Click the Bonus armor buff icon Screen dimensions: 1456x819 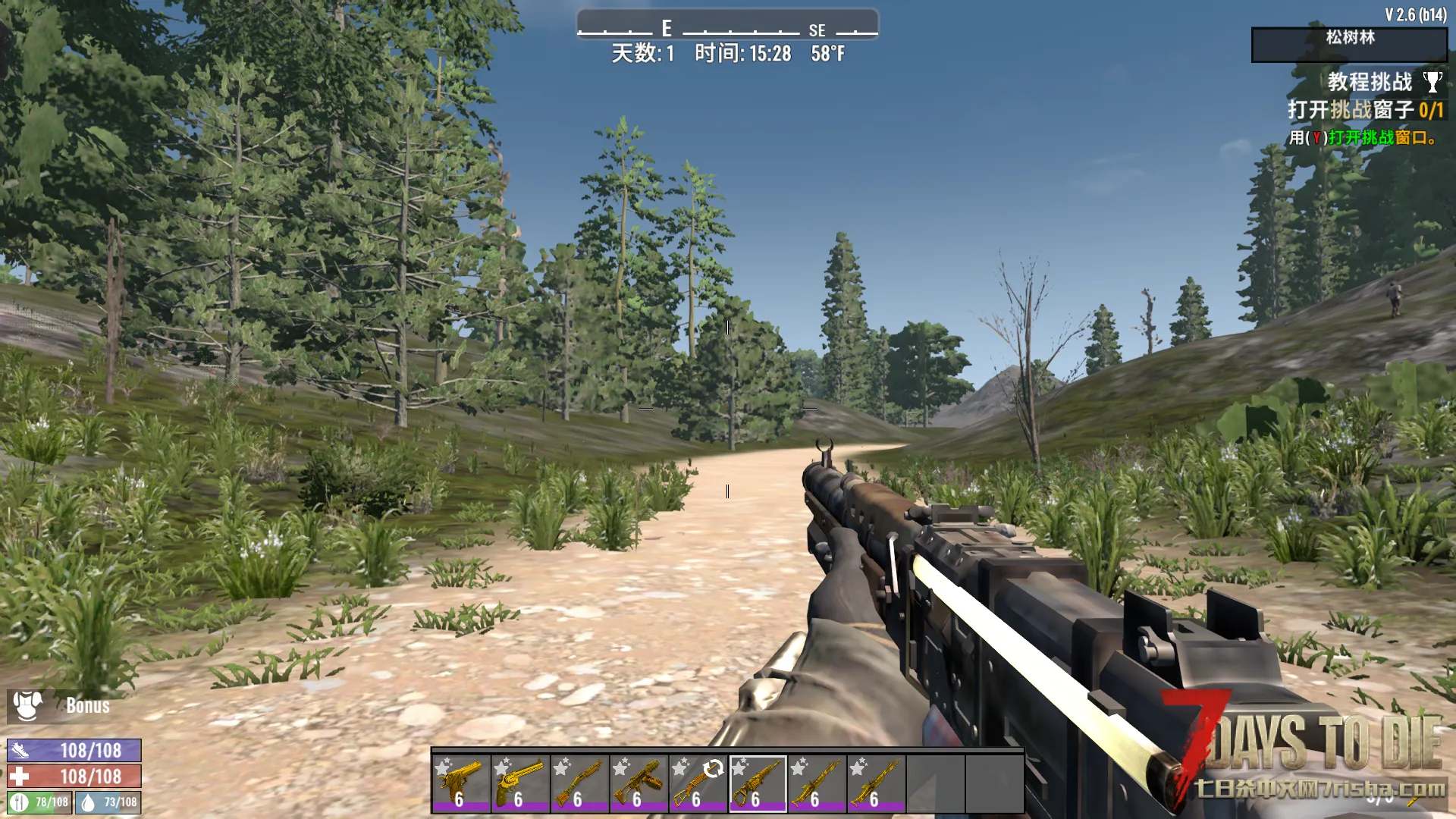coord(28,705)
